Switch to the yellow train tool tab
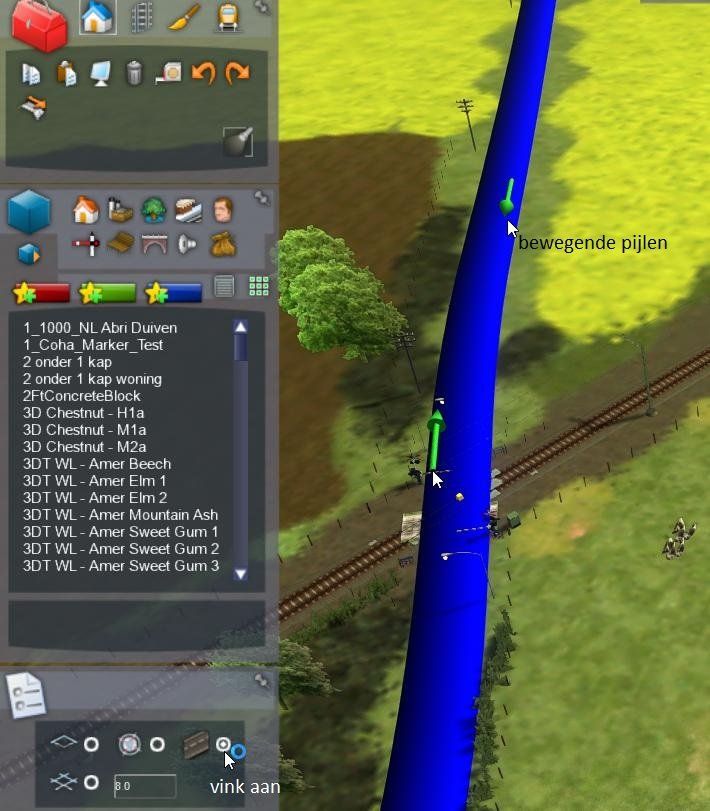Screen dimensions: 710x811 228,16
